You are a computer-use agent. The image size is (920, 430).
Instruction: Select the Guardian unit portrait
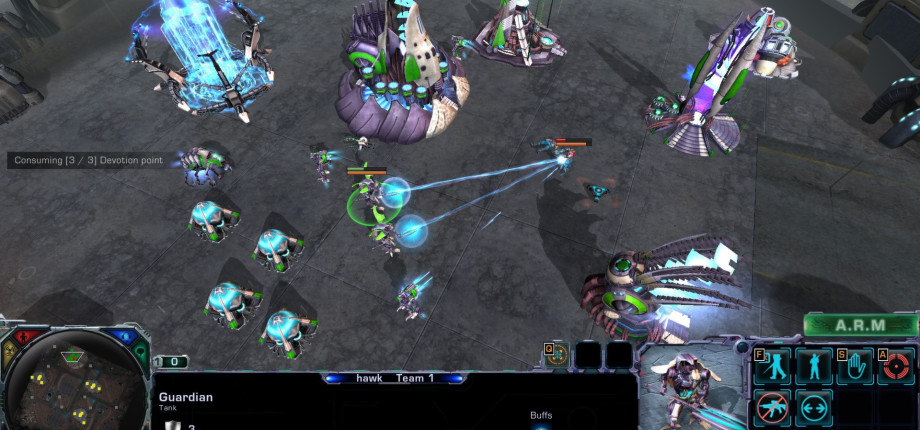click(689, 385)
